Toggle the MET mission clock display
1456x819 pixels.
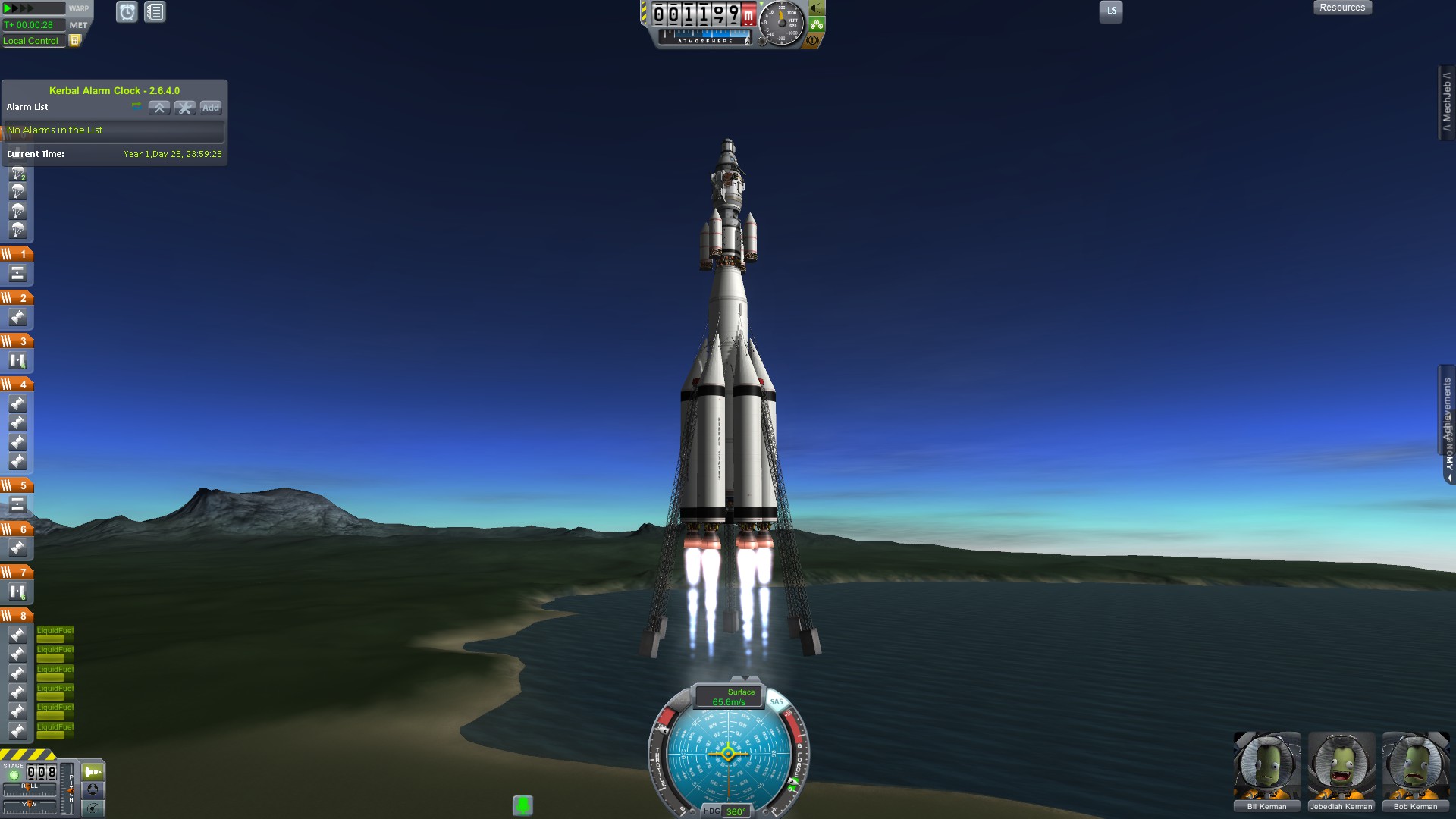(x=78, y=25)
